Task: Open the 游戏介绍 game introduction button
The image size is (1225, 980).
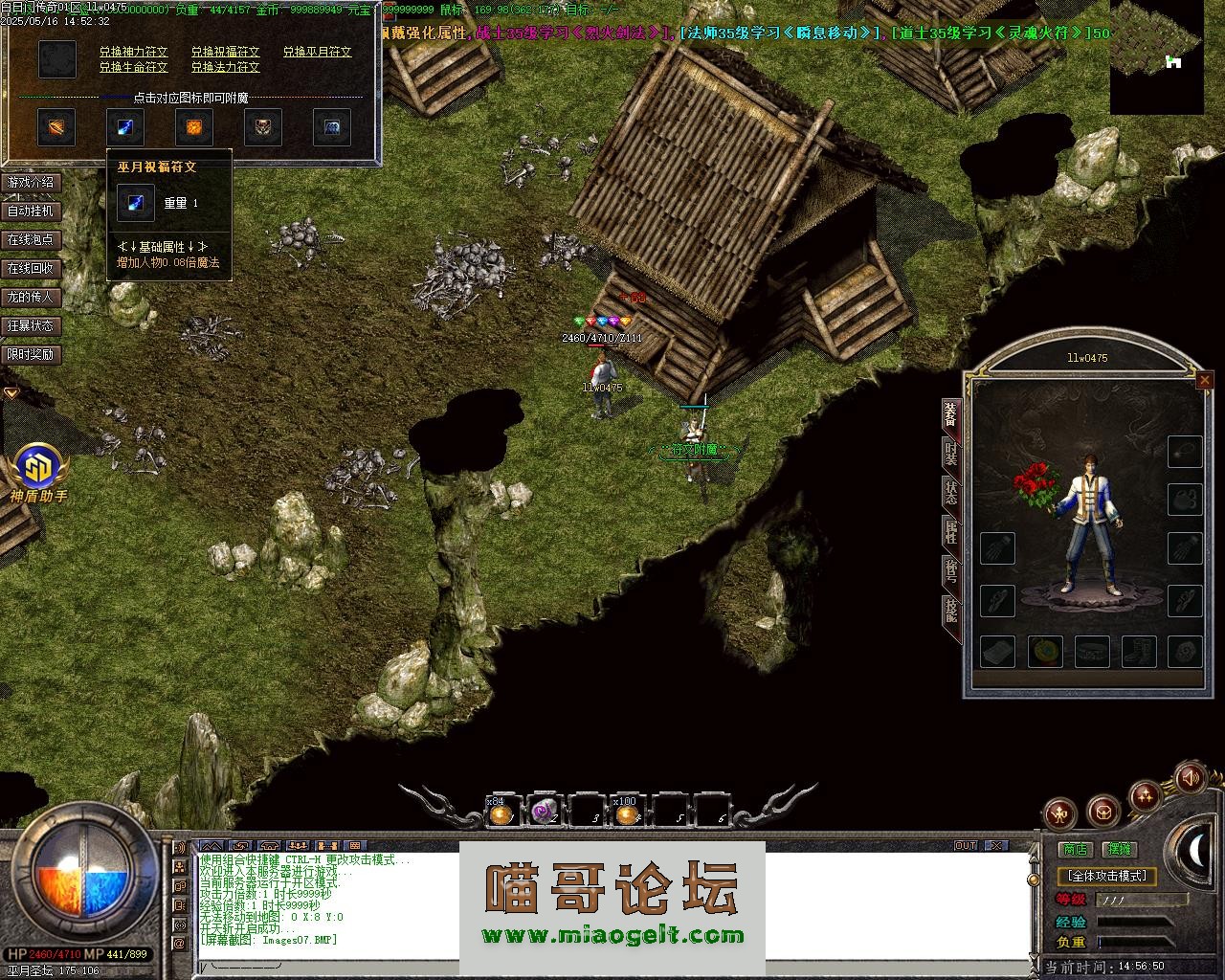Action: click(31, 182)
